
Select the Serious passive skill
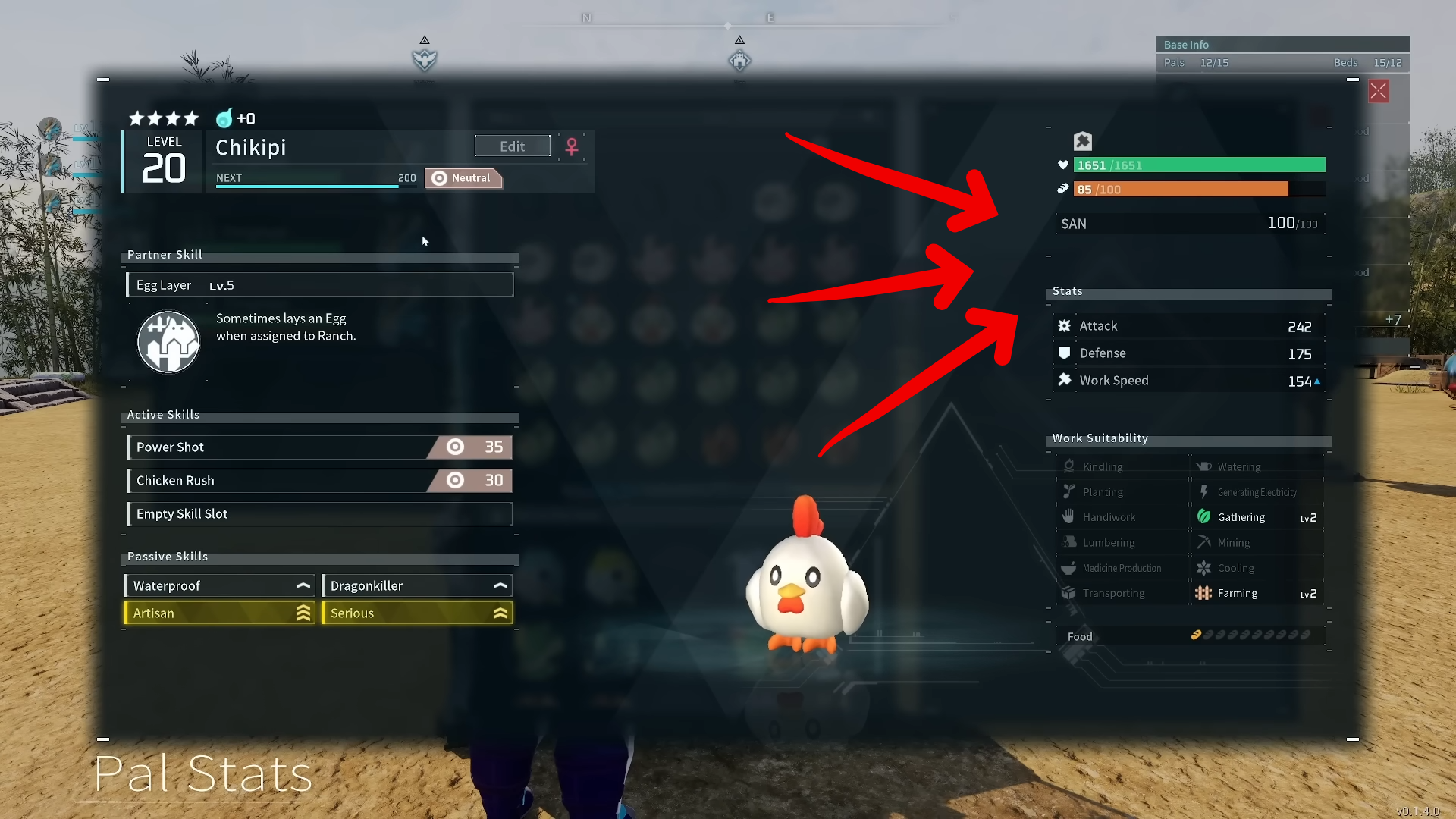(x=417, y=613)
